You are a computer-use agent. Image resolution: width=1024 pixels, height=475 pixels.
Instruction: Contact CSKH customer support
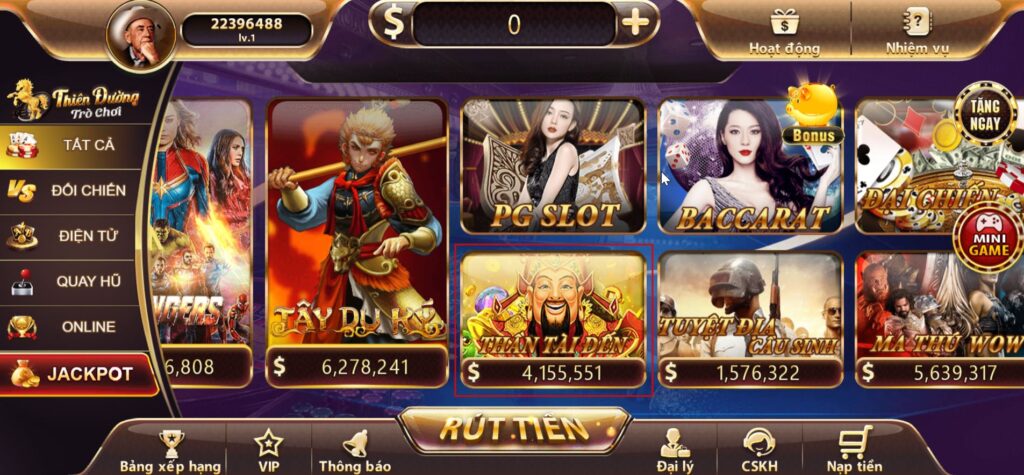760,450
